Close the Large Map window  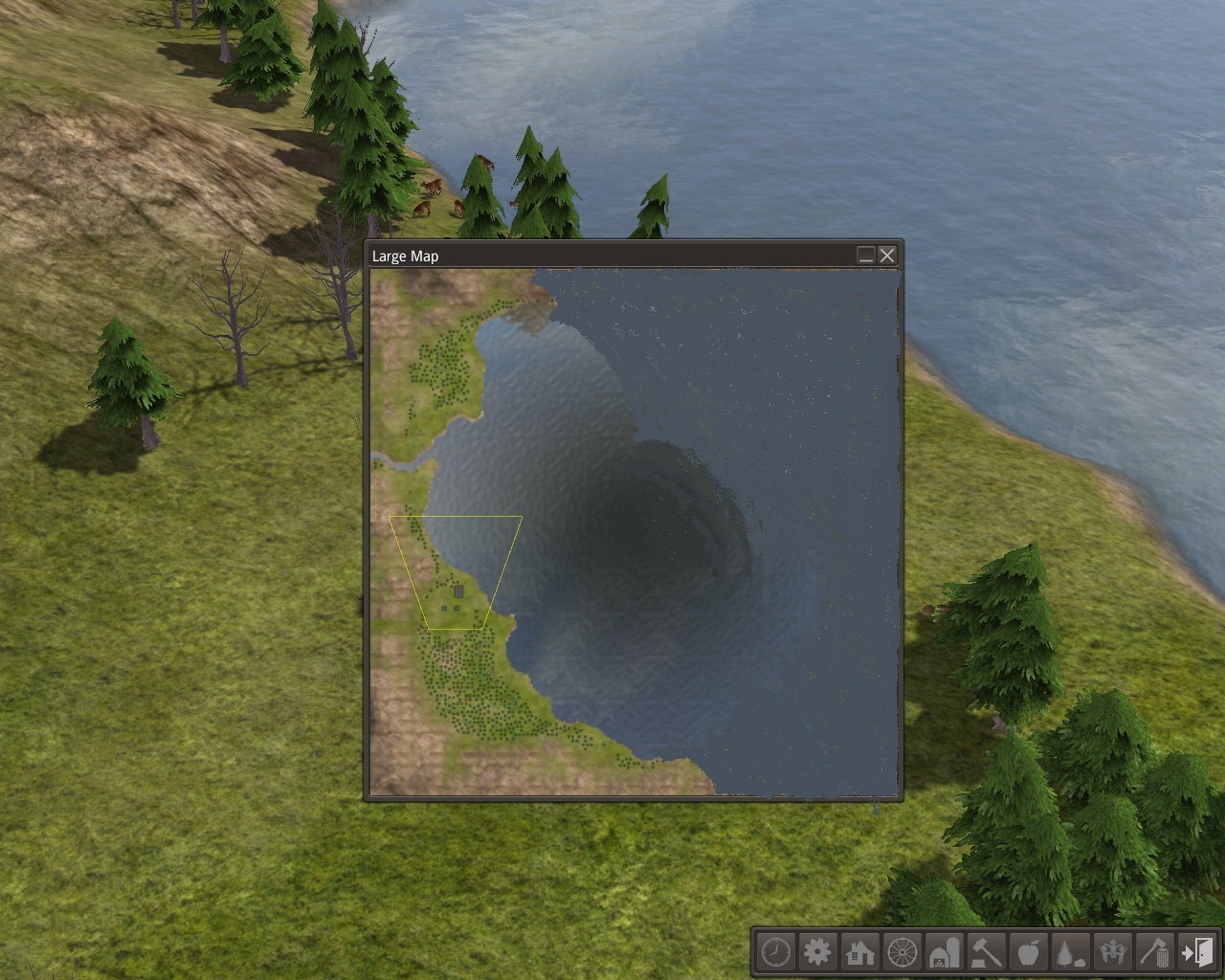point(887,255)
